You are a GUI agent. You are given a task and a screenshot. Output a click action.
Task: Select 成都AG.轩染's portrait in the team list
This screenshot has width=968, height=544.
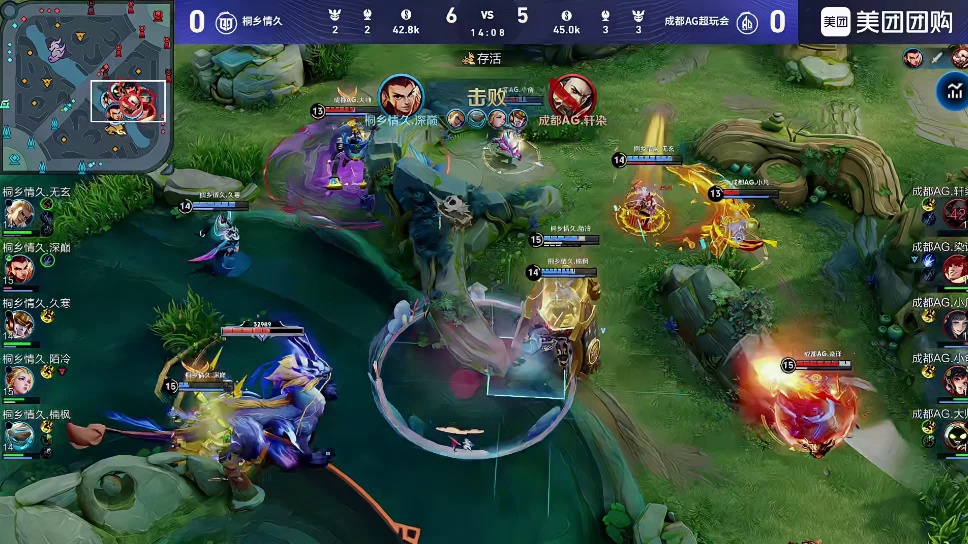953,213
